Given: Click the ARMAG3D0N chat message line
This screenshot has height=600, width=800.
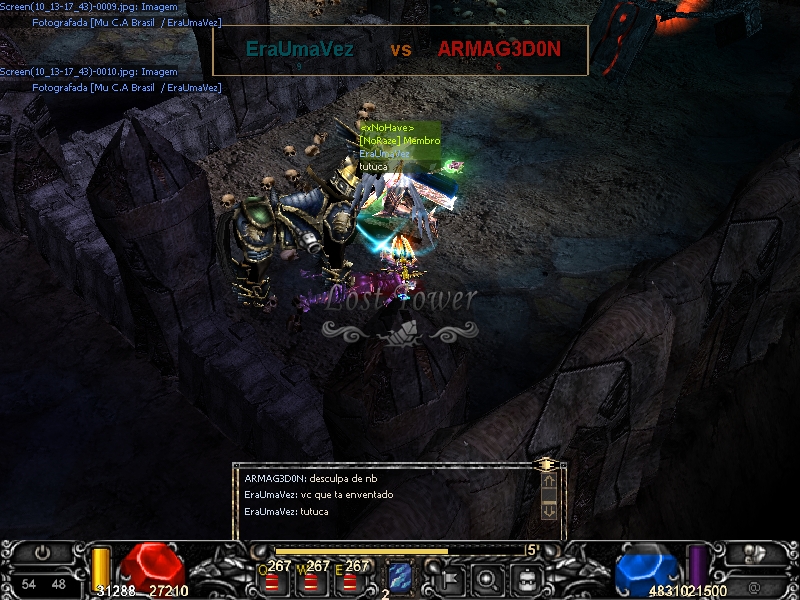Looking at the screenshot, I should (311, 478).
